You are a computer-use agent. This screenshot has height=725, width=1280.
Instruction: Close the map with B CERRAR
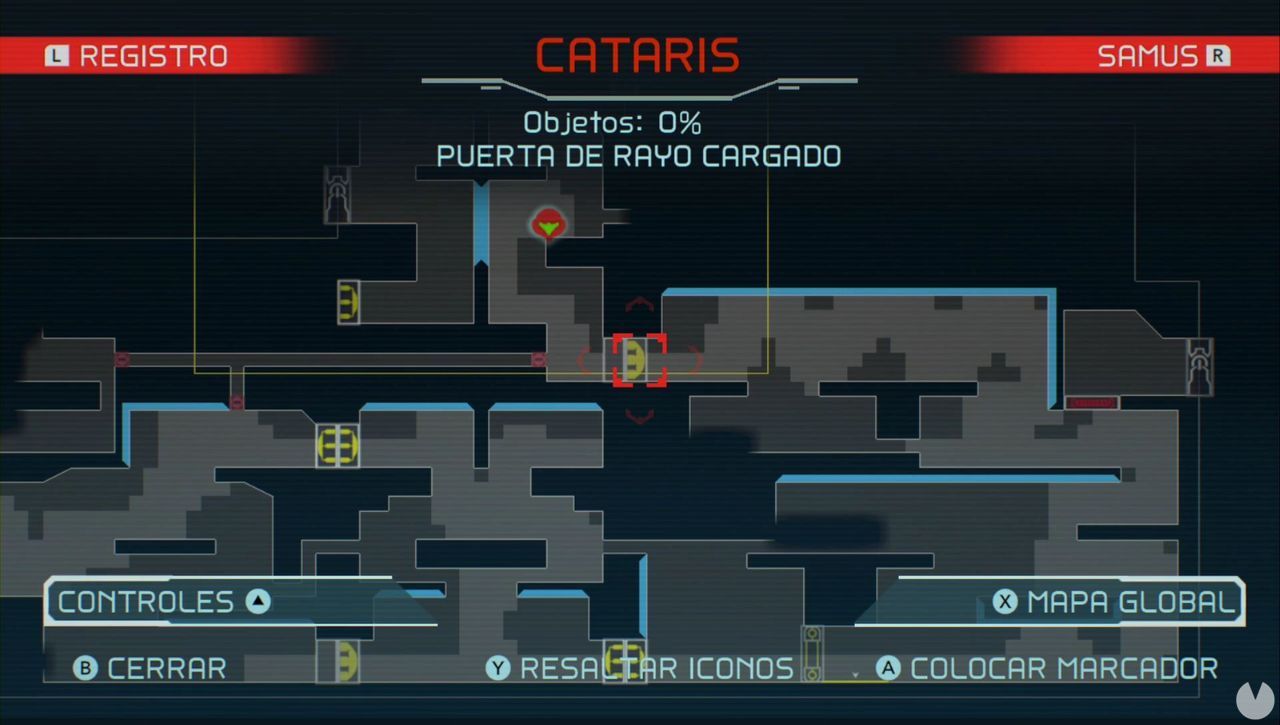pos(148,668)
